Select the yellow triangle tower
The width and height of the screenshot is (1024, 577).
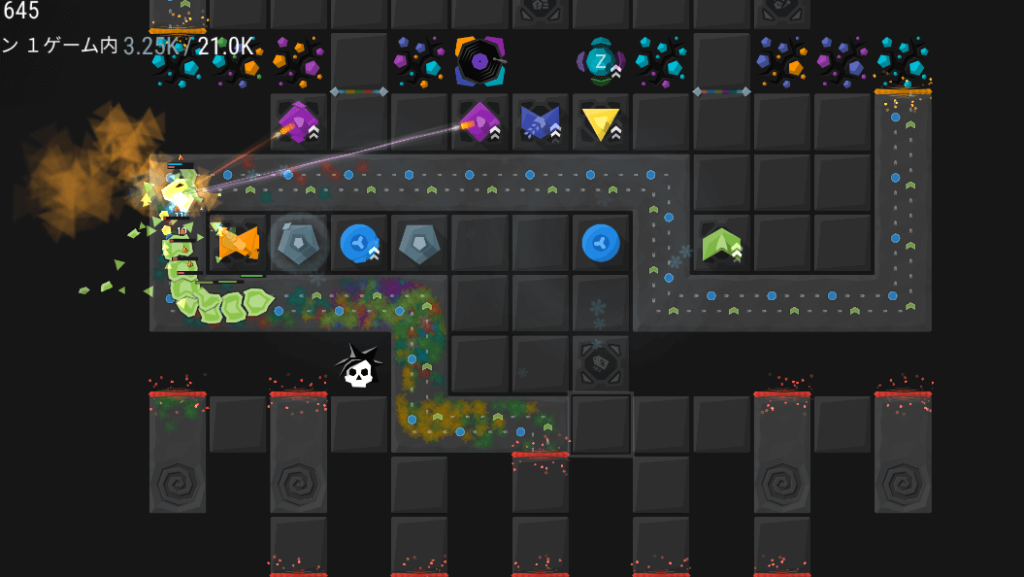tap(600, 123)
